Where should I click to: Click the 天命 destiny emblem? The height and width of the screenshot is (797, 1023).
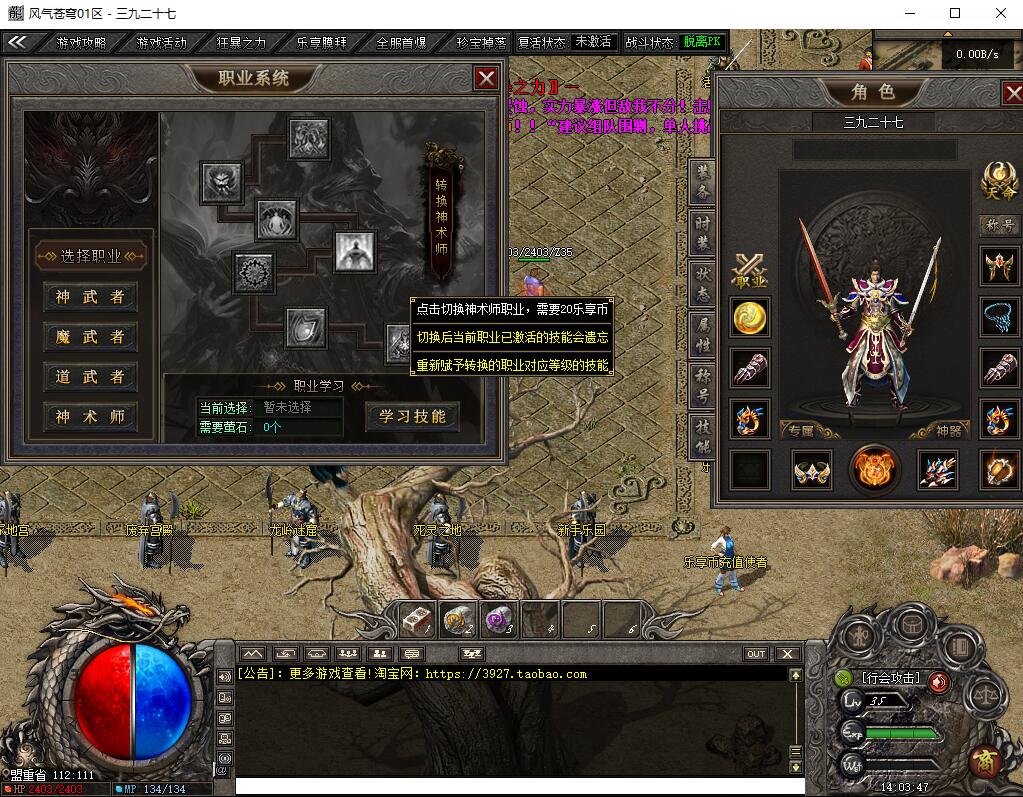pyautogui.click(x=998, y=180)
